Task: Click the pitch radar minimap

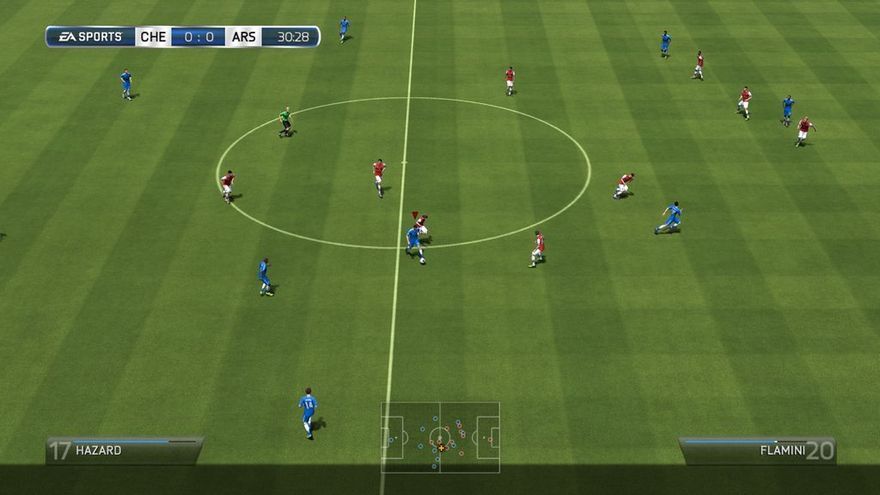Action: [440, 437]
